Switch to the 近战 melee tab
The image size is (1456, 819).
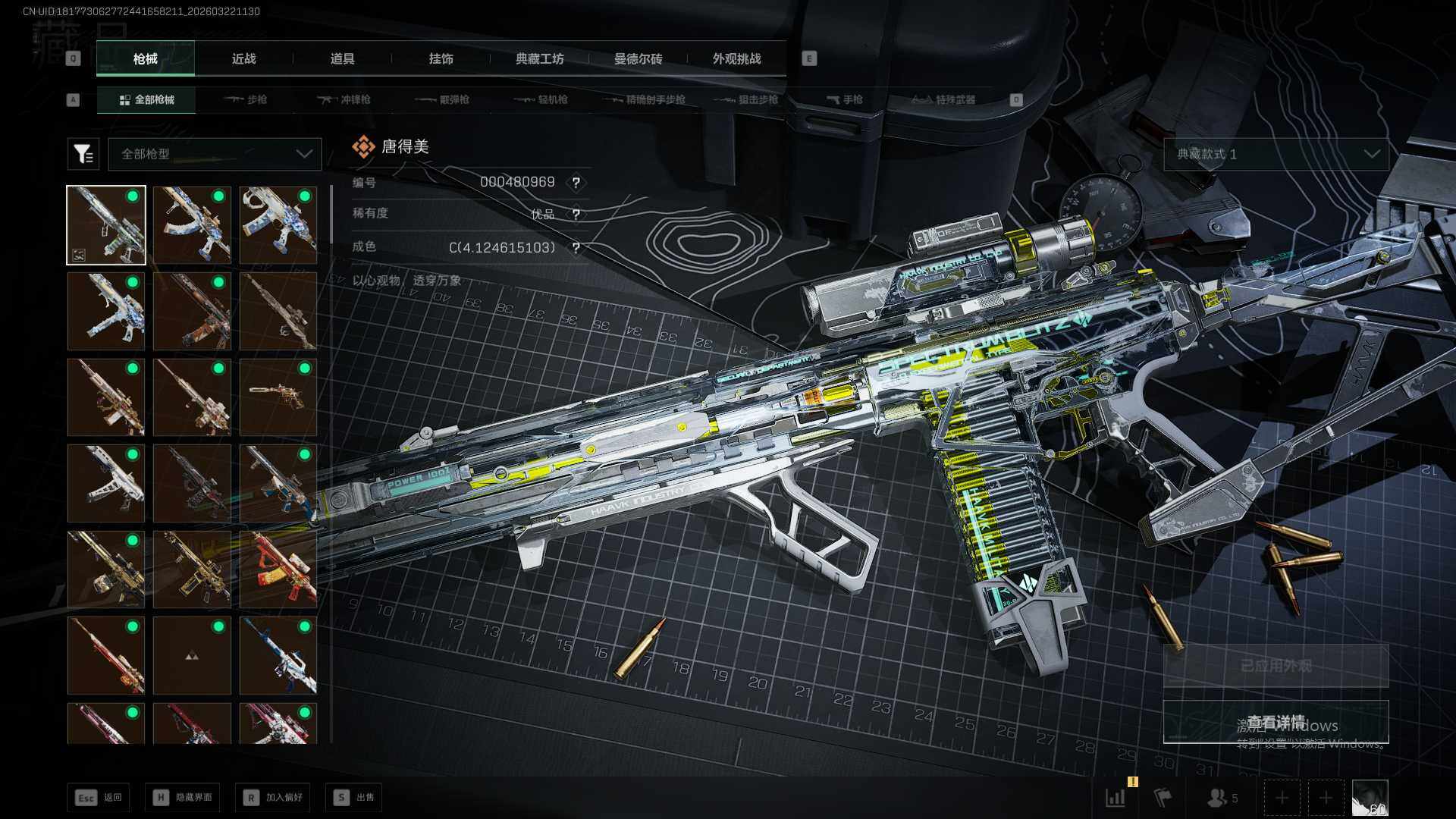(x=243, y=59)
